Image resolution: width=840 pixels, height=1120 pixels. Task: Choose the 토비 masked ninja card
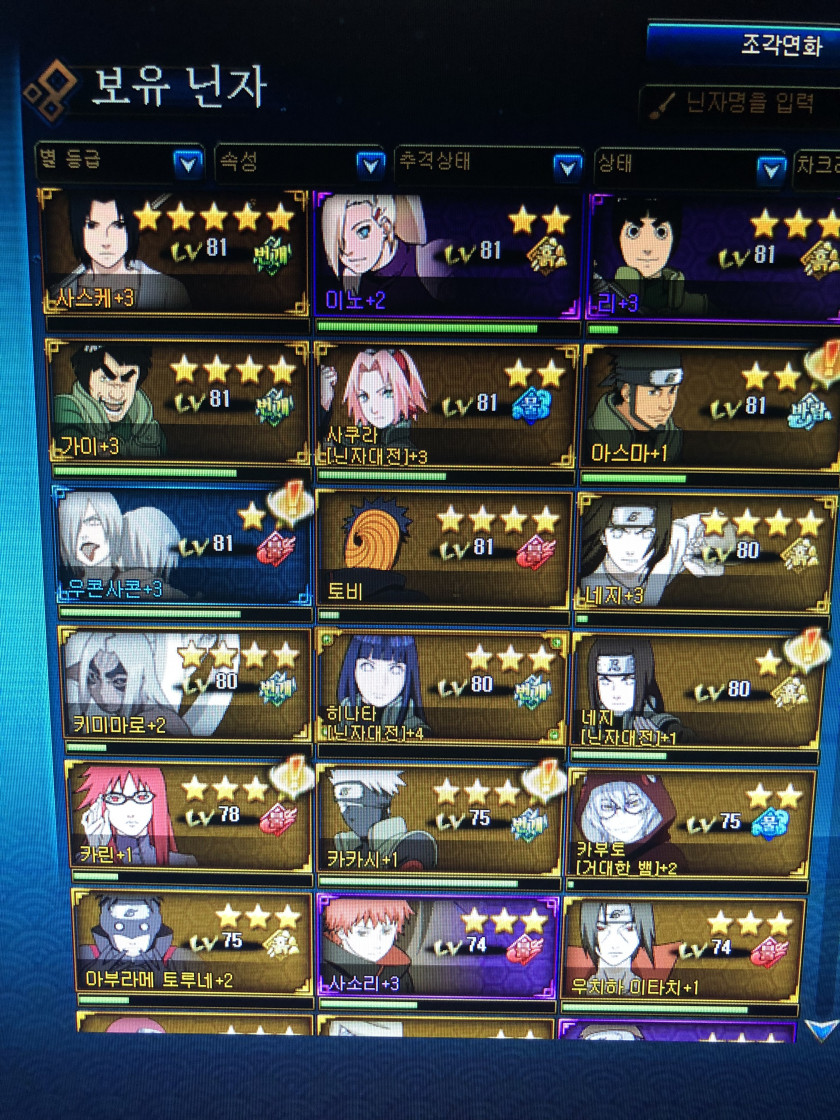point(443,549)
